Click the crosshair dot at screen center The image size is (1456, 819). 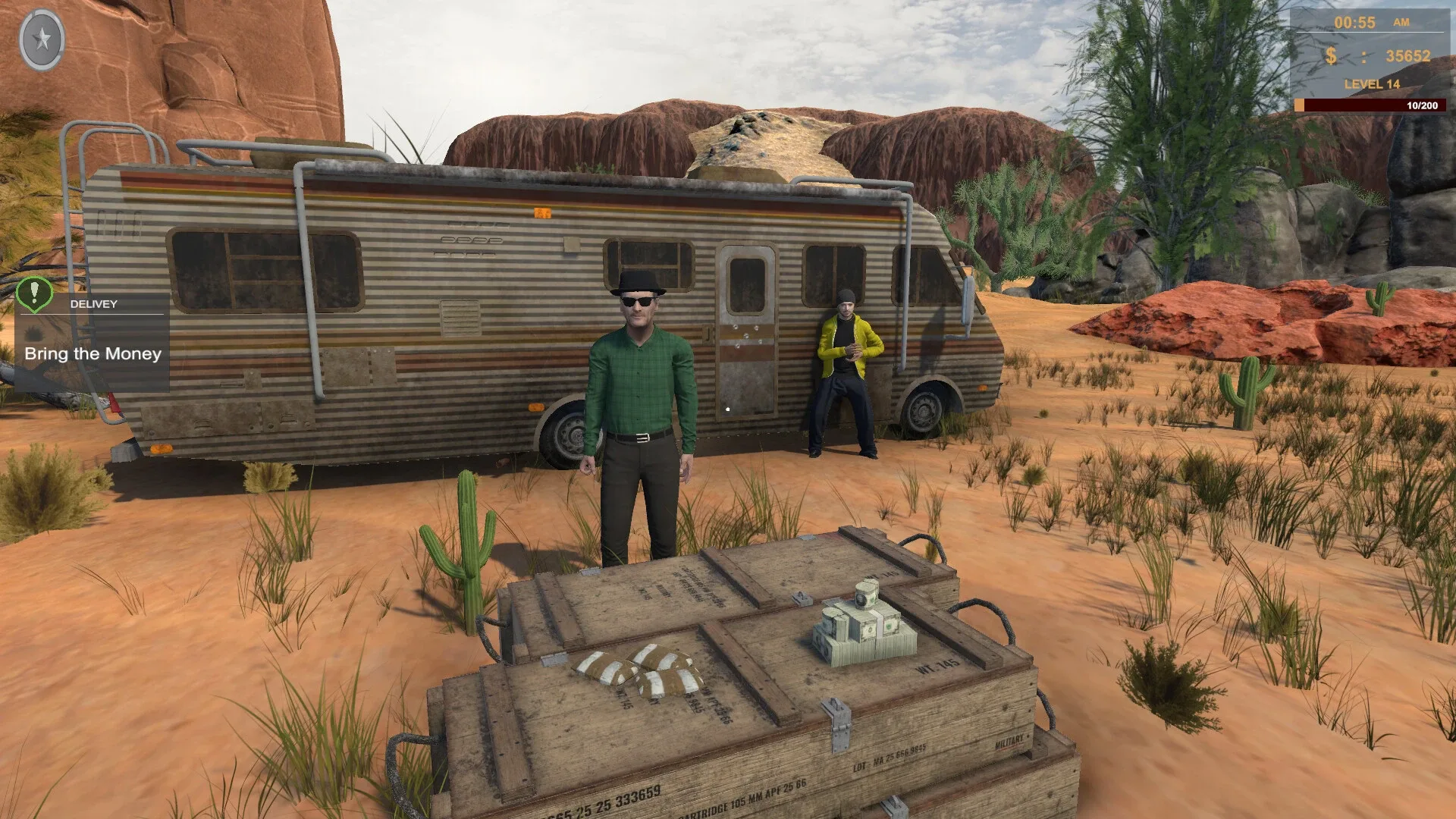[728, 409]
